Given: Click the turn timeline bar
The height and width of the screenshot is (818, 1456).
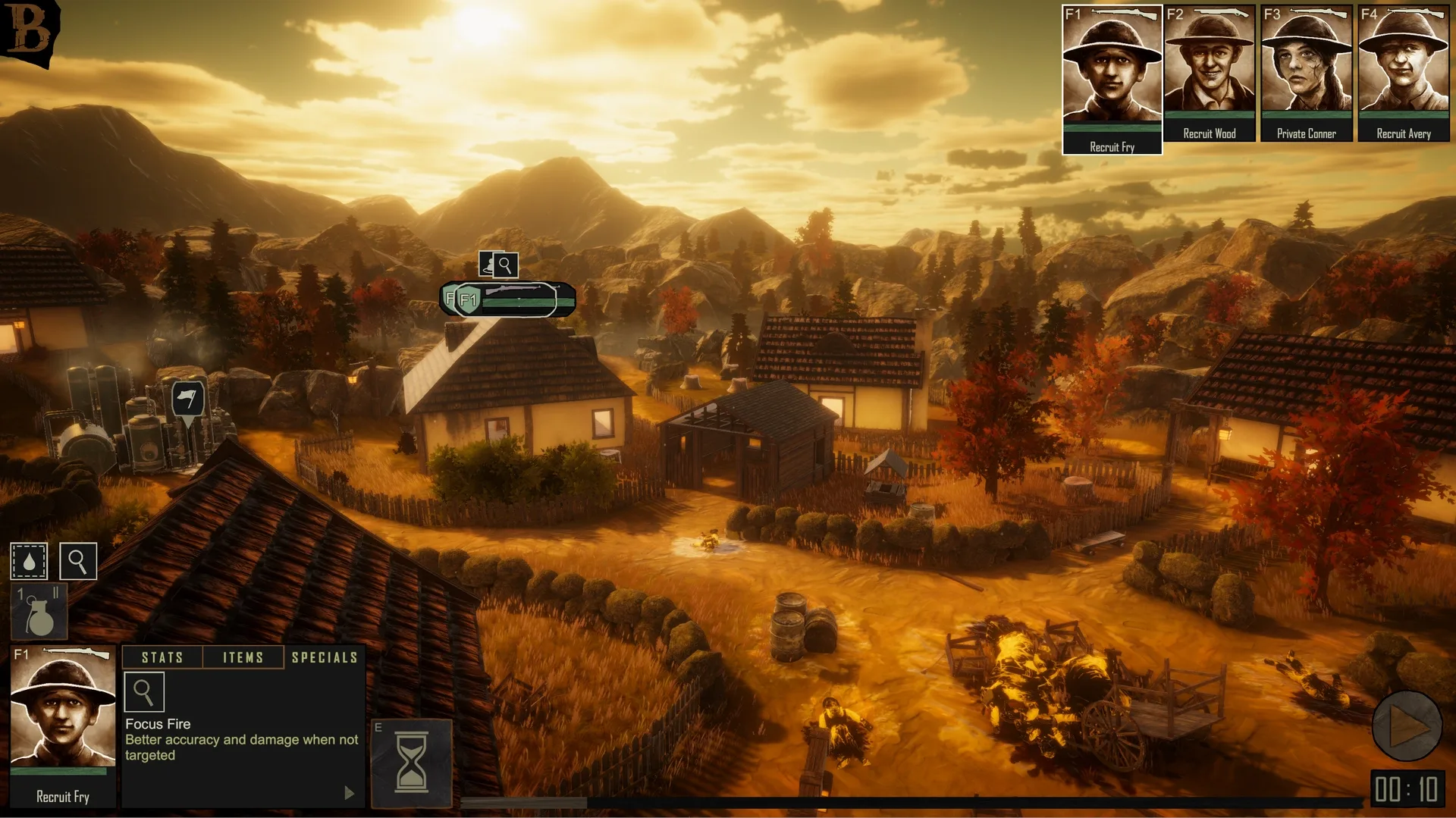Looking at the screenshot, I should (x=910, y=802).
